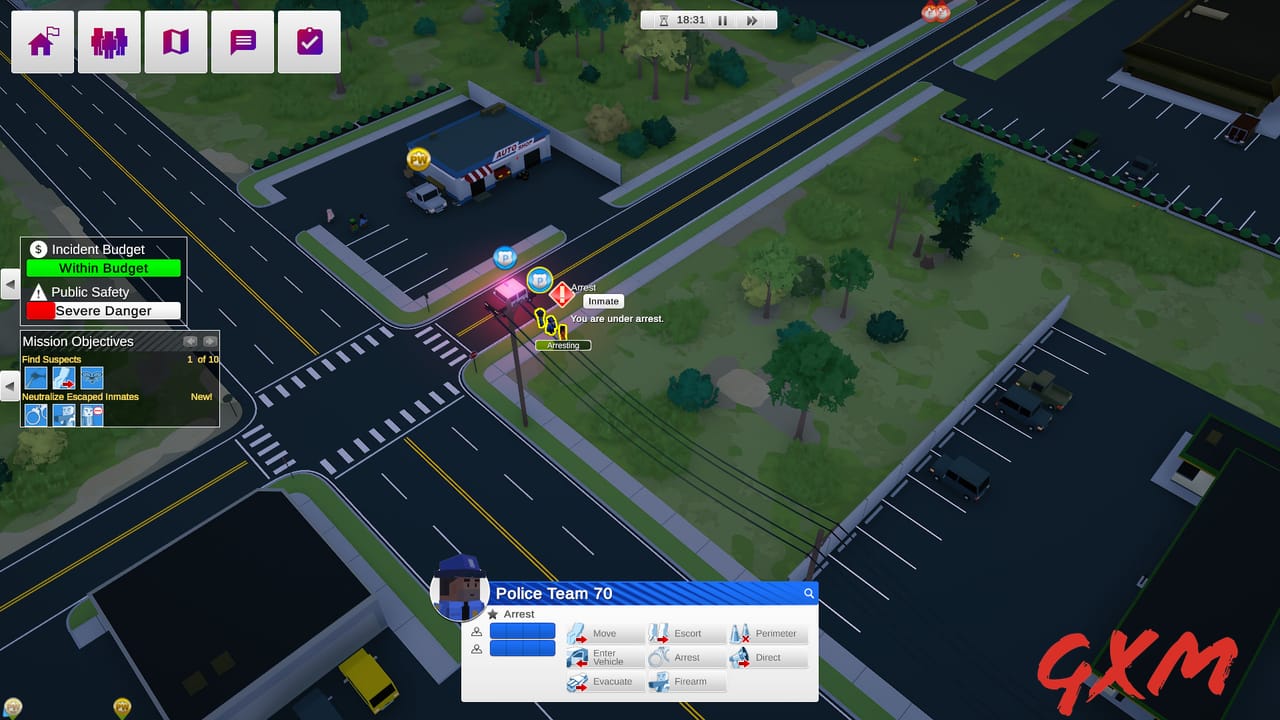Click the Severe Danger public safety bar
Viewport: 1280px width, 720px height.
[103, 310]
